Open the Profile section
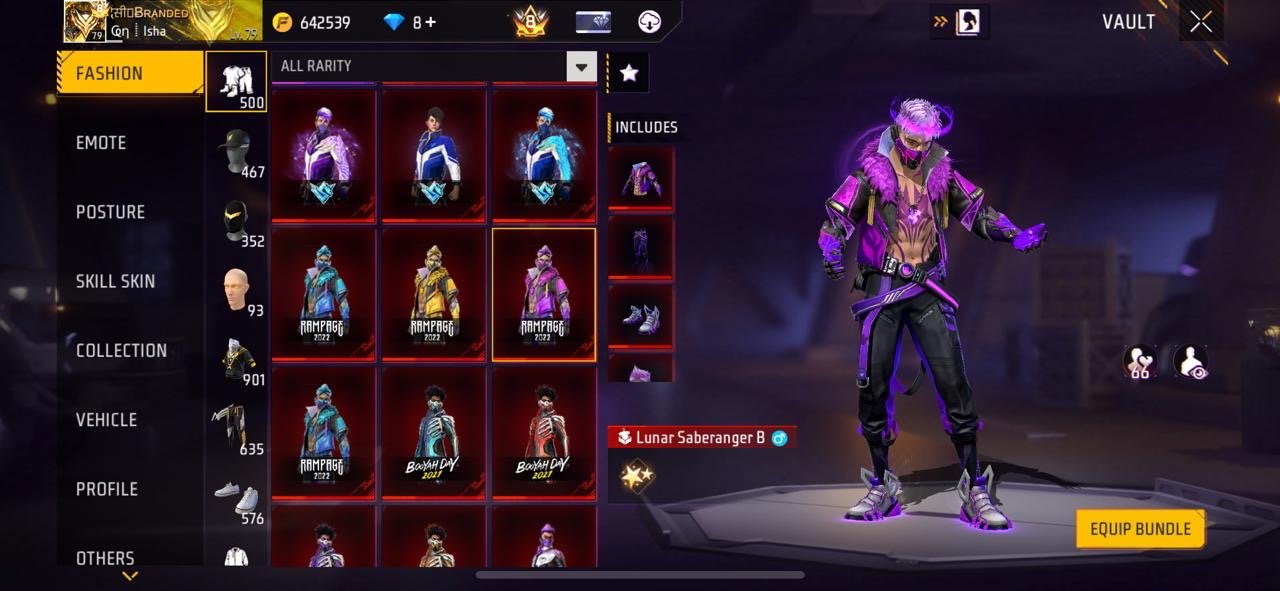Viewport: 1280px width, 591px height. click(107, 489)
